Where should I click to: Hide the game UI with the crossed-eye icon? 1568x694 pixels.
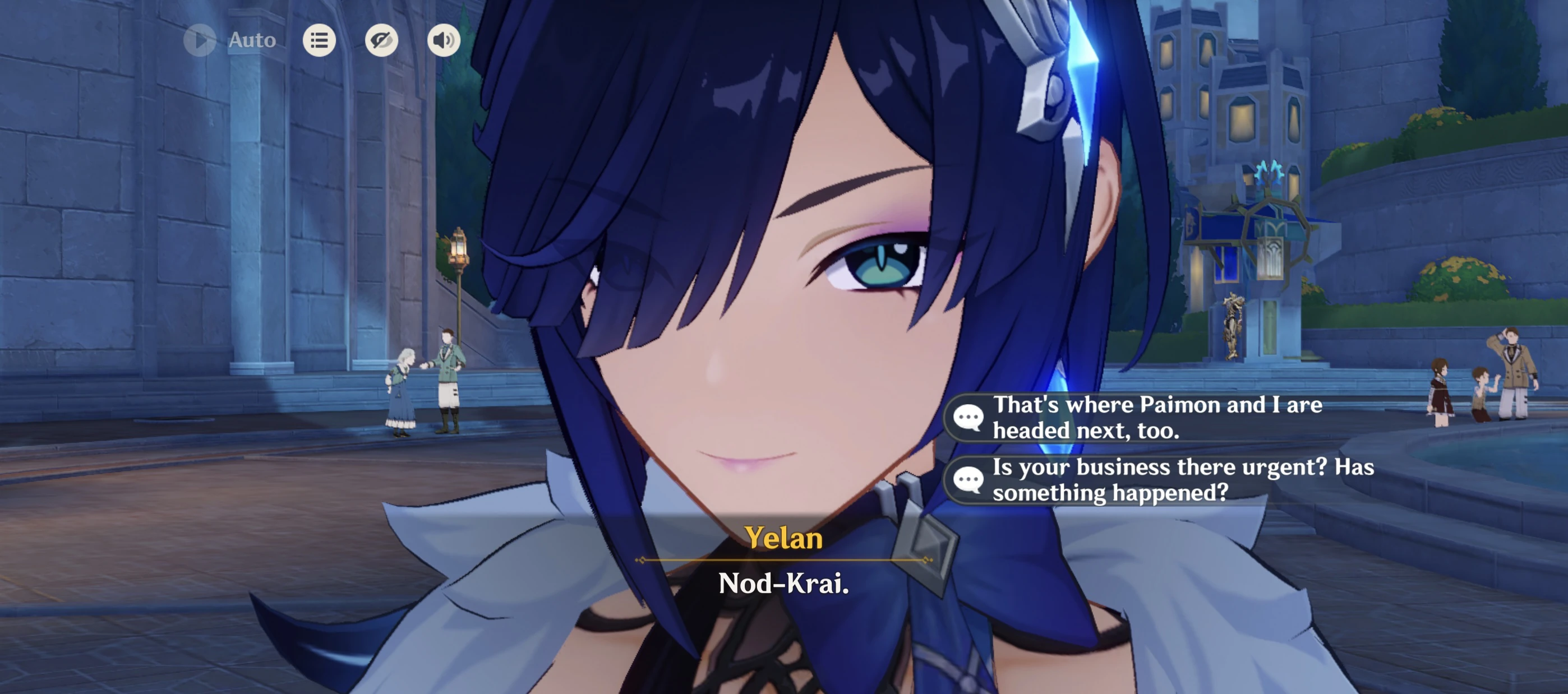click(382, 40)
